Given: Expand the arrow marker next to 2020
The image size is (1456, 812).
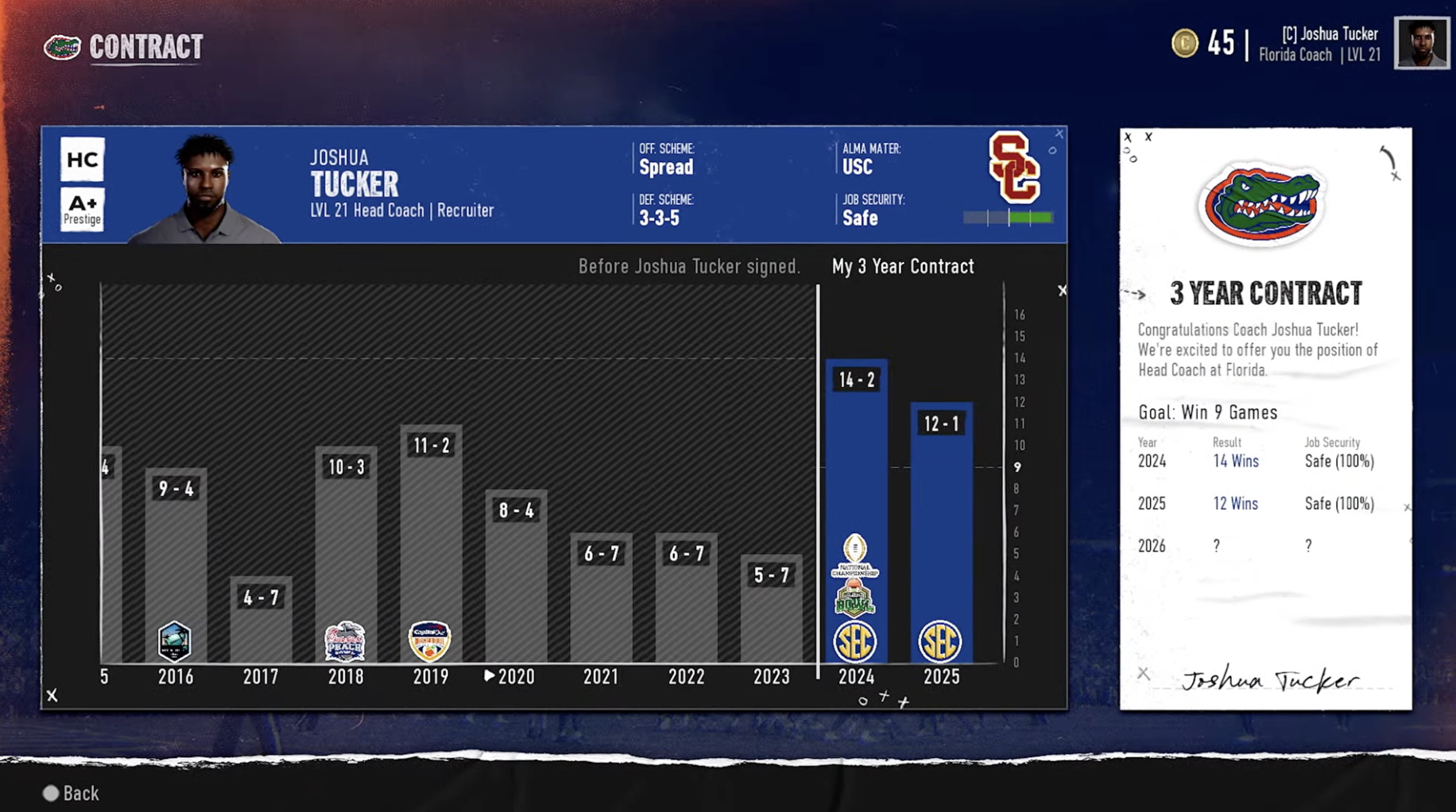Looking at the screenshot, I should (490, 676).
